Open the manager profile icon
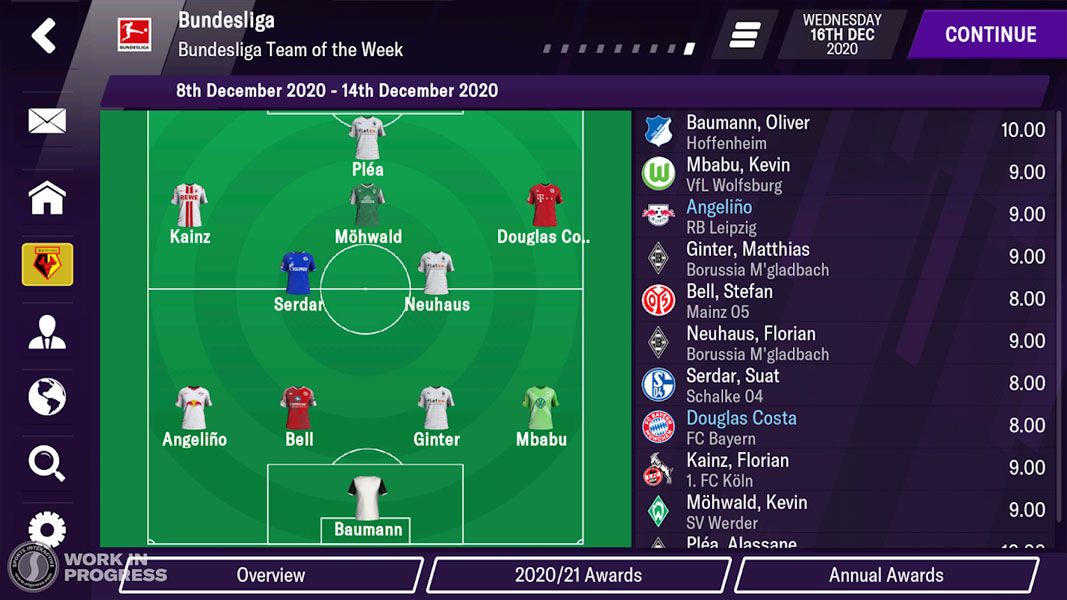The image size is (1067, 600). pyautogui.click(x=47, y=333)
